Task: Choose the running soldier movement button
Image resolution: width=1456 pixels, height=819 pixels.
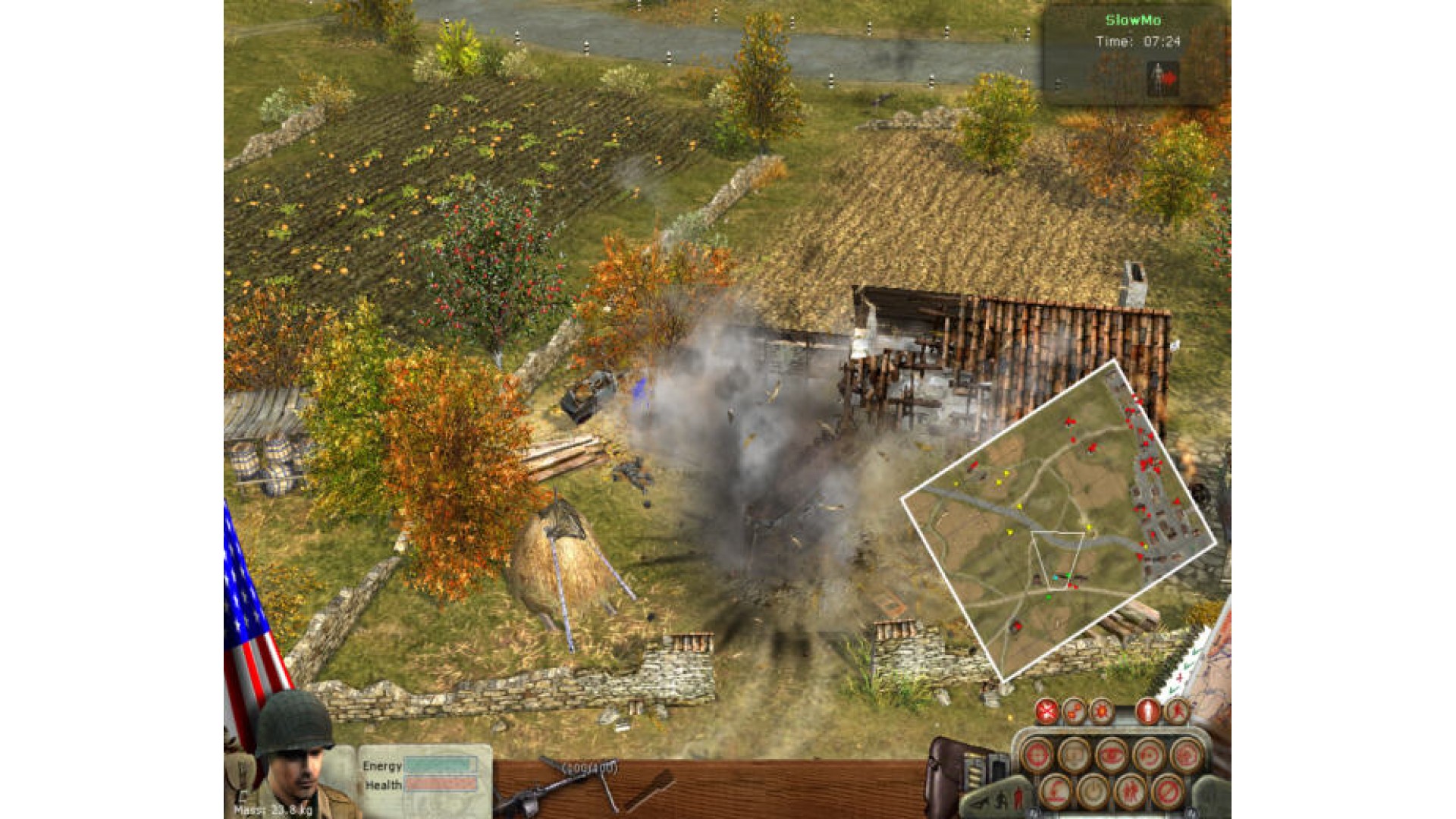Action: point(1176,712)
